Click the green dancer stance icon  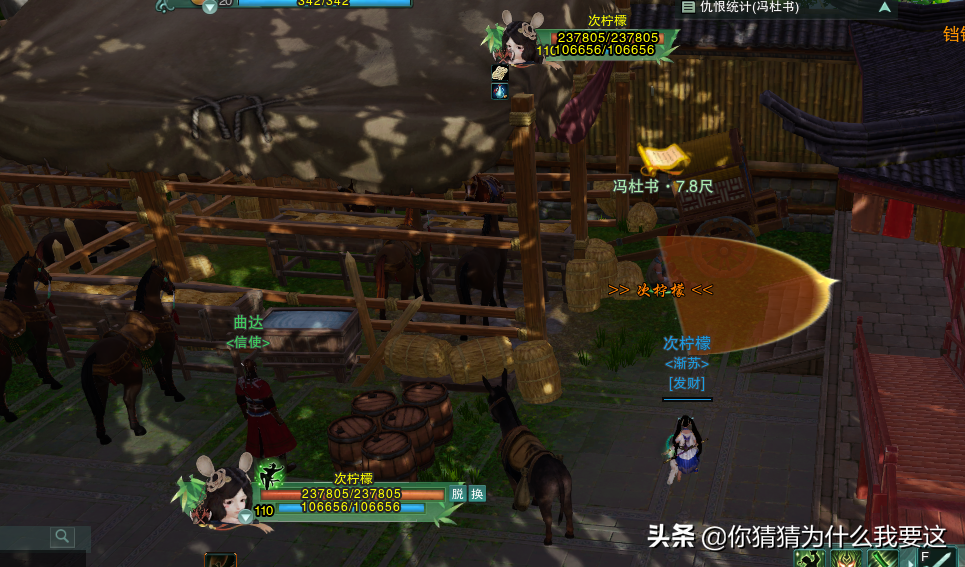click(x=271, y=473)
